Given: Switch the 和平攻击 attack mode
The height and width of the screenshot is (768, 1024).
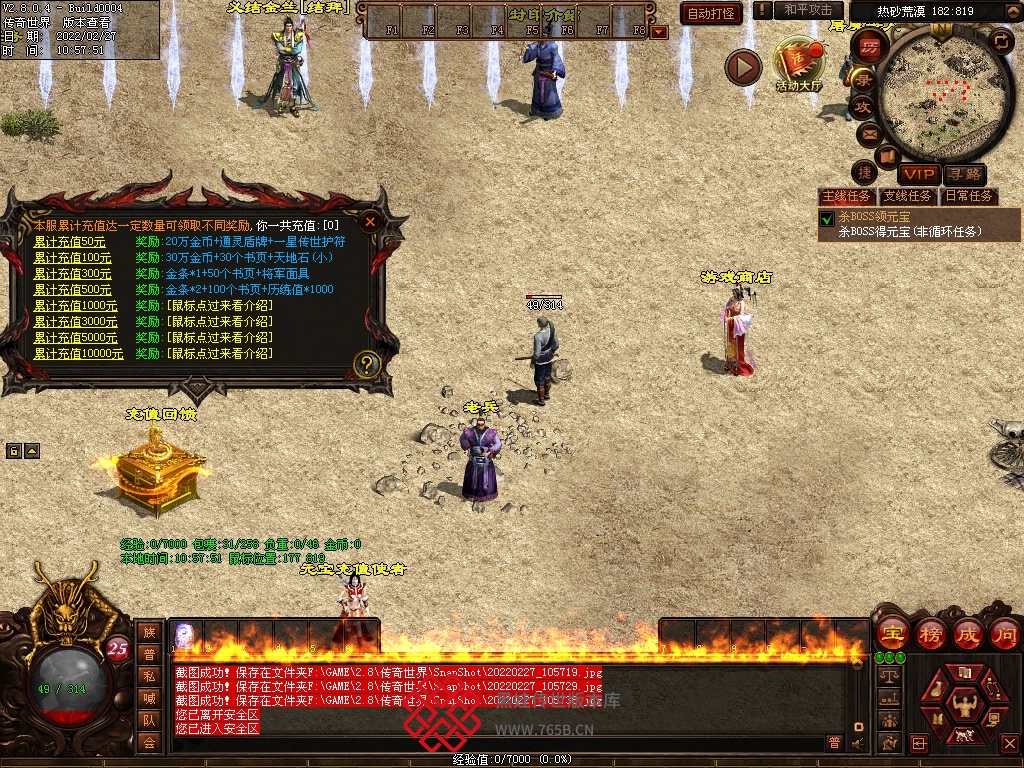Looking at the screenshot, I should coord(807,10).
